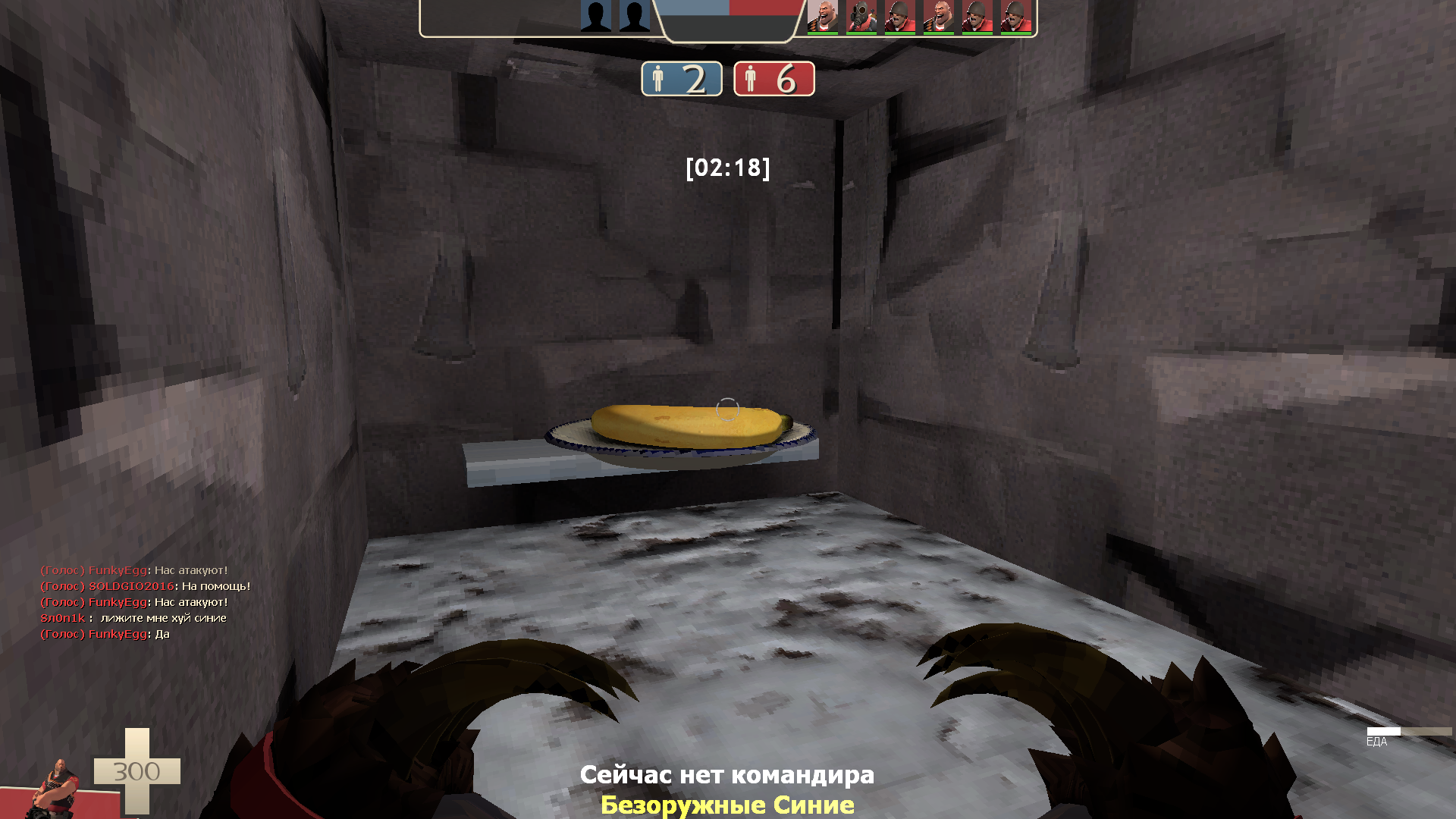1456x819 pixels.
Task: Click the Сейчас нет командира message
Action: coord(728,775)
